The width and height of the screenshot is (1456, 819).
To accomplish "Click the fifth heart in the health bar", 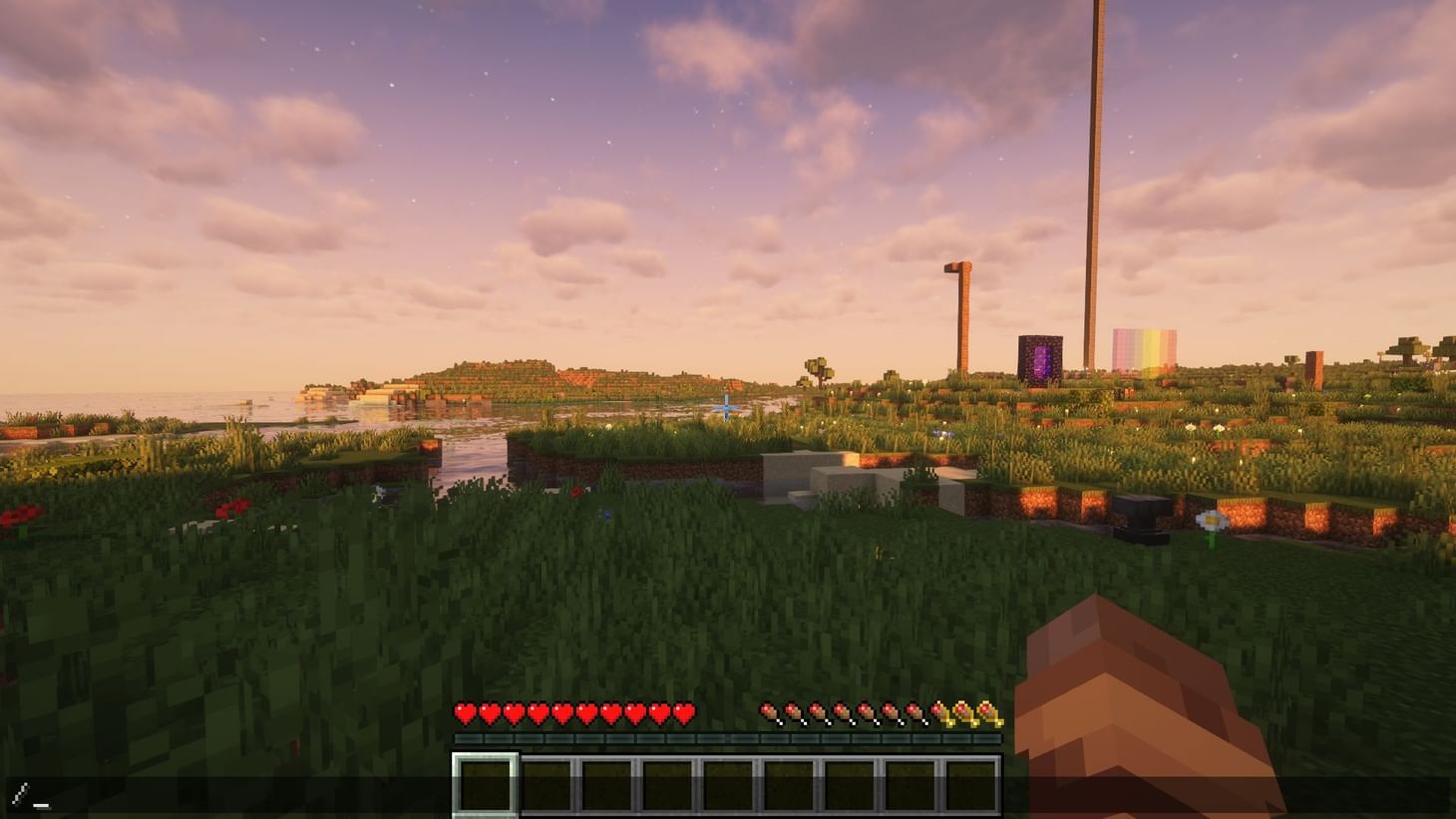I will pyautogui.click(x=564, y=714).
